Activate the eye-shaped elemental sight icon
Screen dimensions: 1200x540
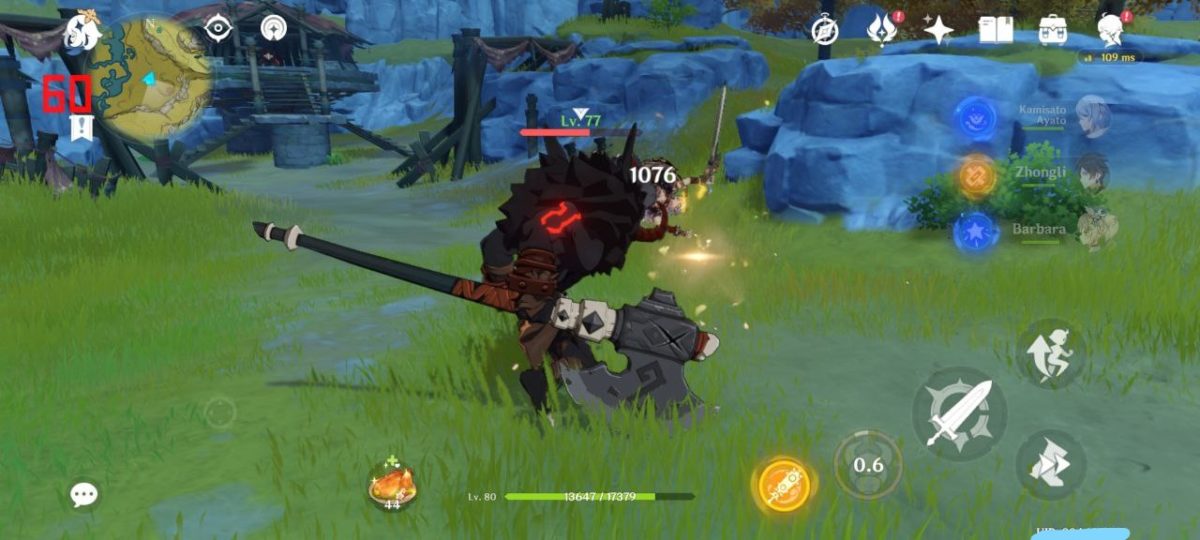pos(218,28)
